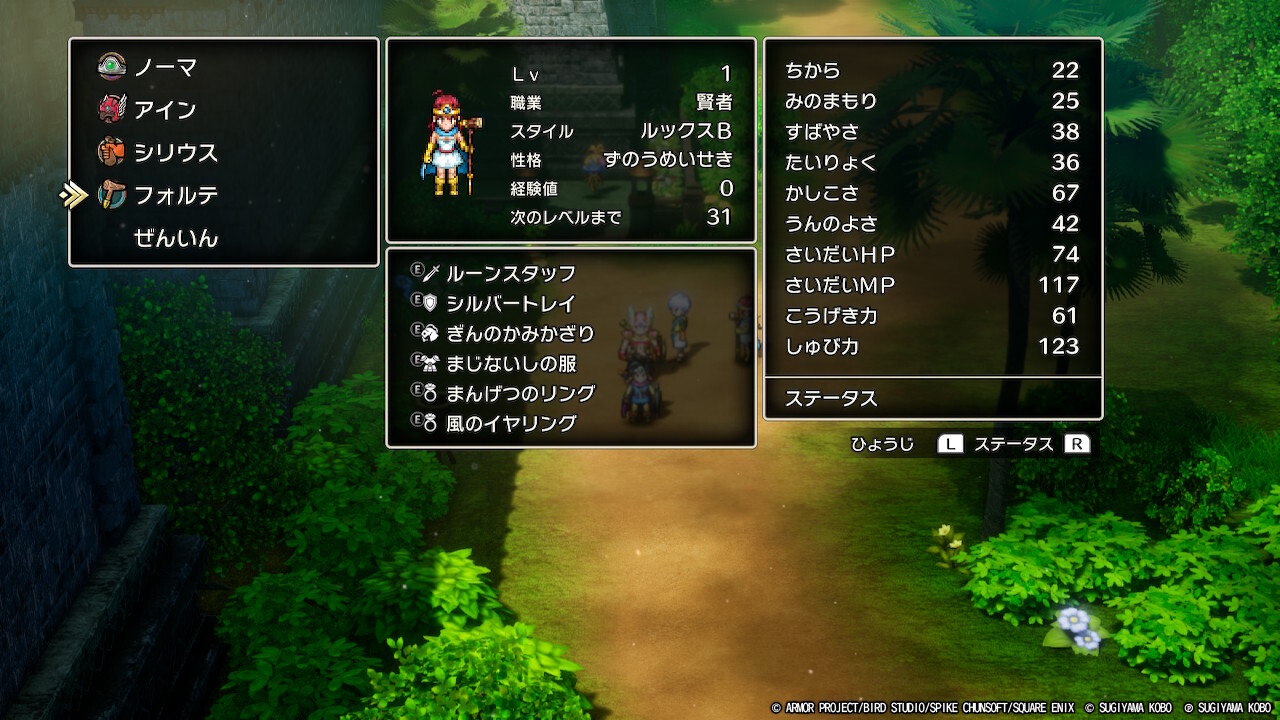Viewport: 1280px width, 720px height.
Task: Click the 風のイヤリング accessory slot
Action: [x=510, y=423]
